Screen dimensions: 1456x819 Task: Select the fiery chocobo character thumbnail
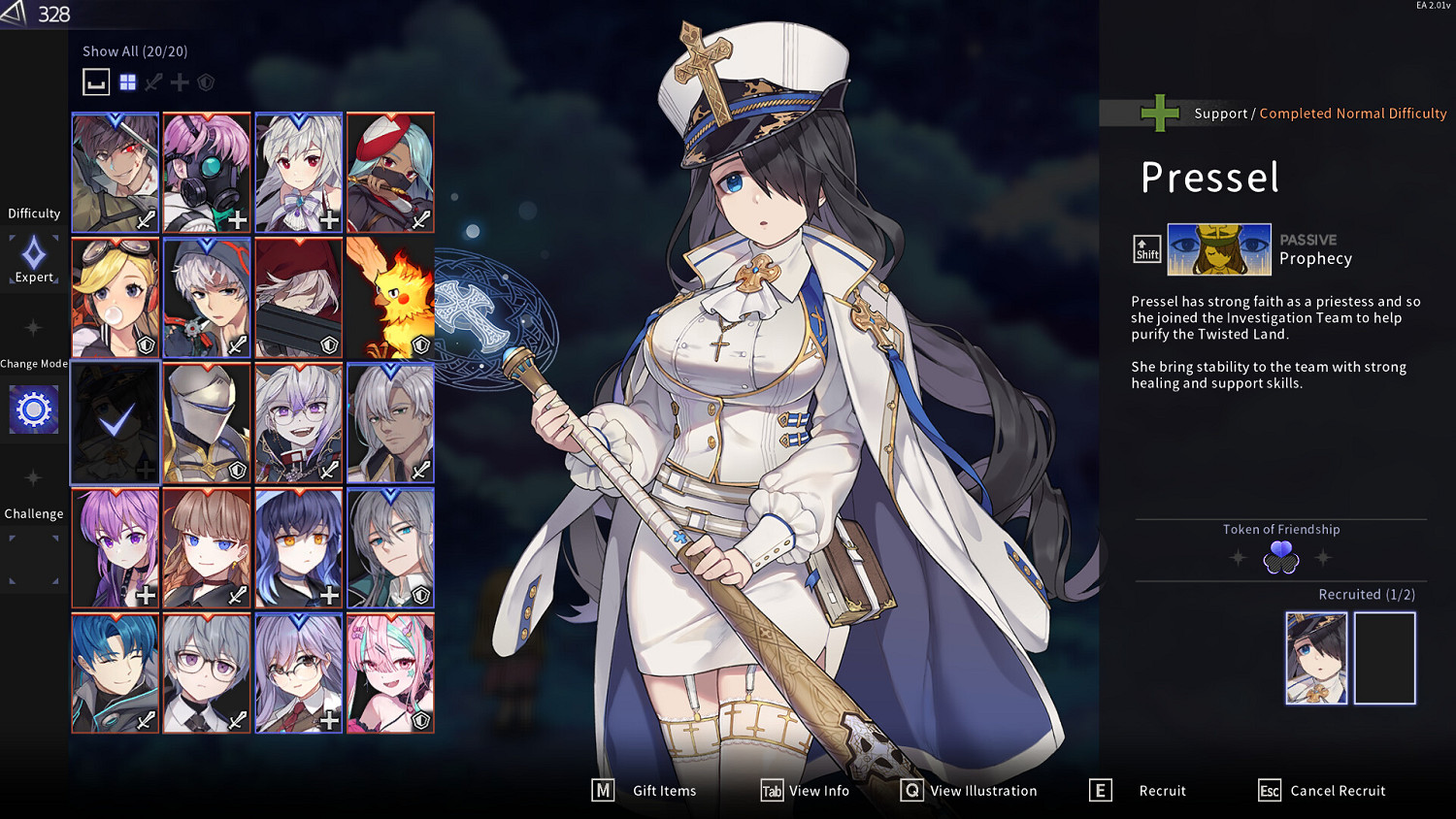coord(389,297)
